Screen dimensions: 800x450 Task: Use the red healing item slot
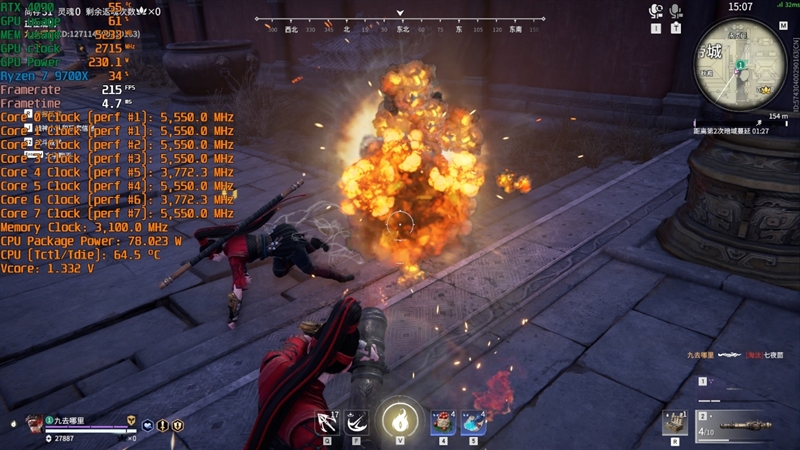pos(443,422)
